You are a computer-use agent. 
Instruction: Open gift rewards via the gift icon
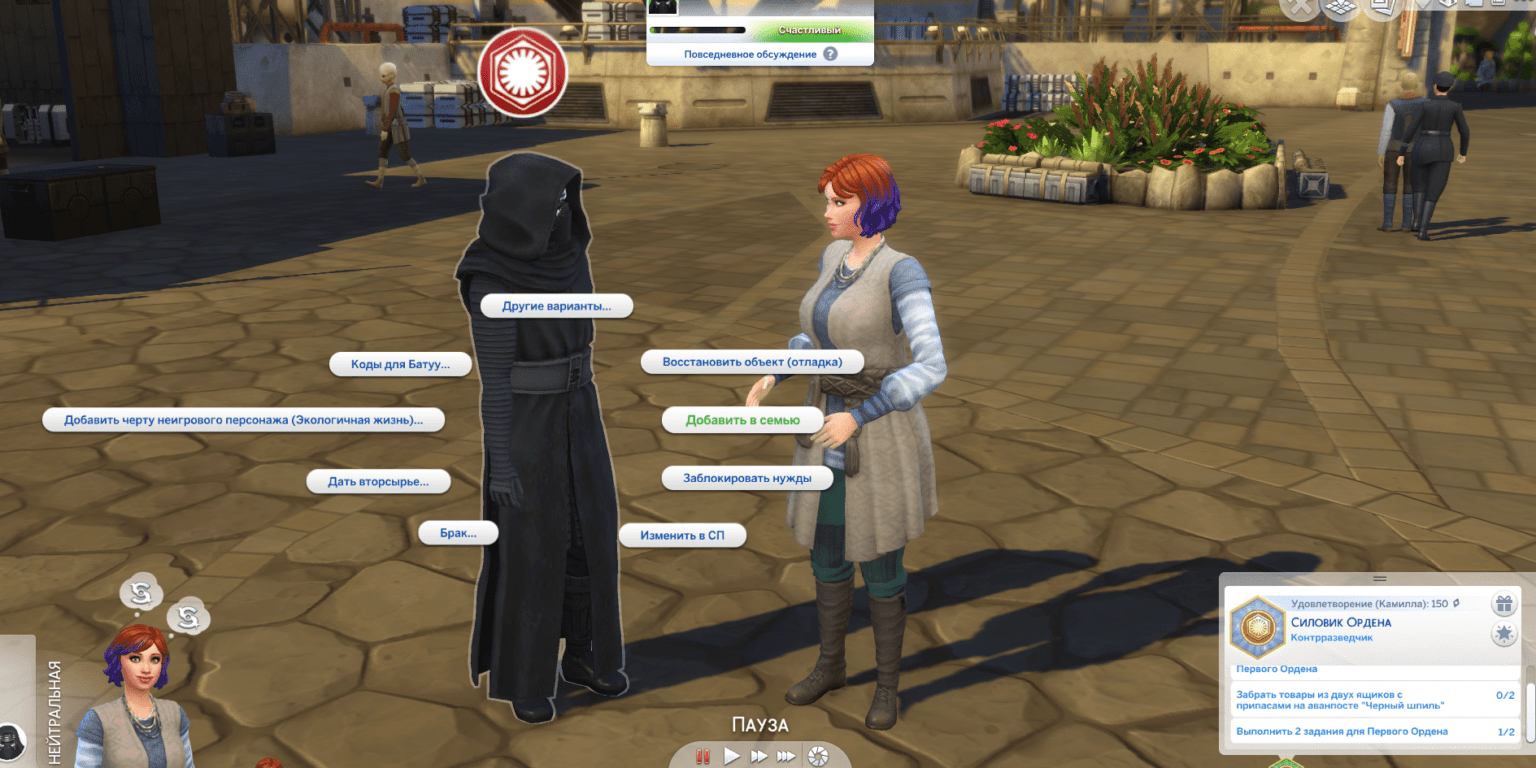(1504, 604)
